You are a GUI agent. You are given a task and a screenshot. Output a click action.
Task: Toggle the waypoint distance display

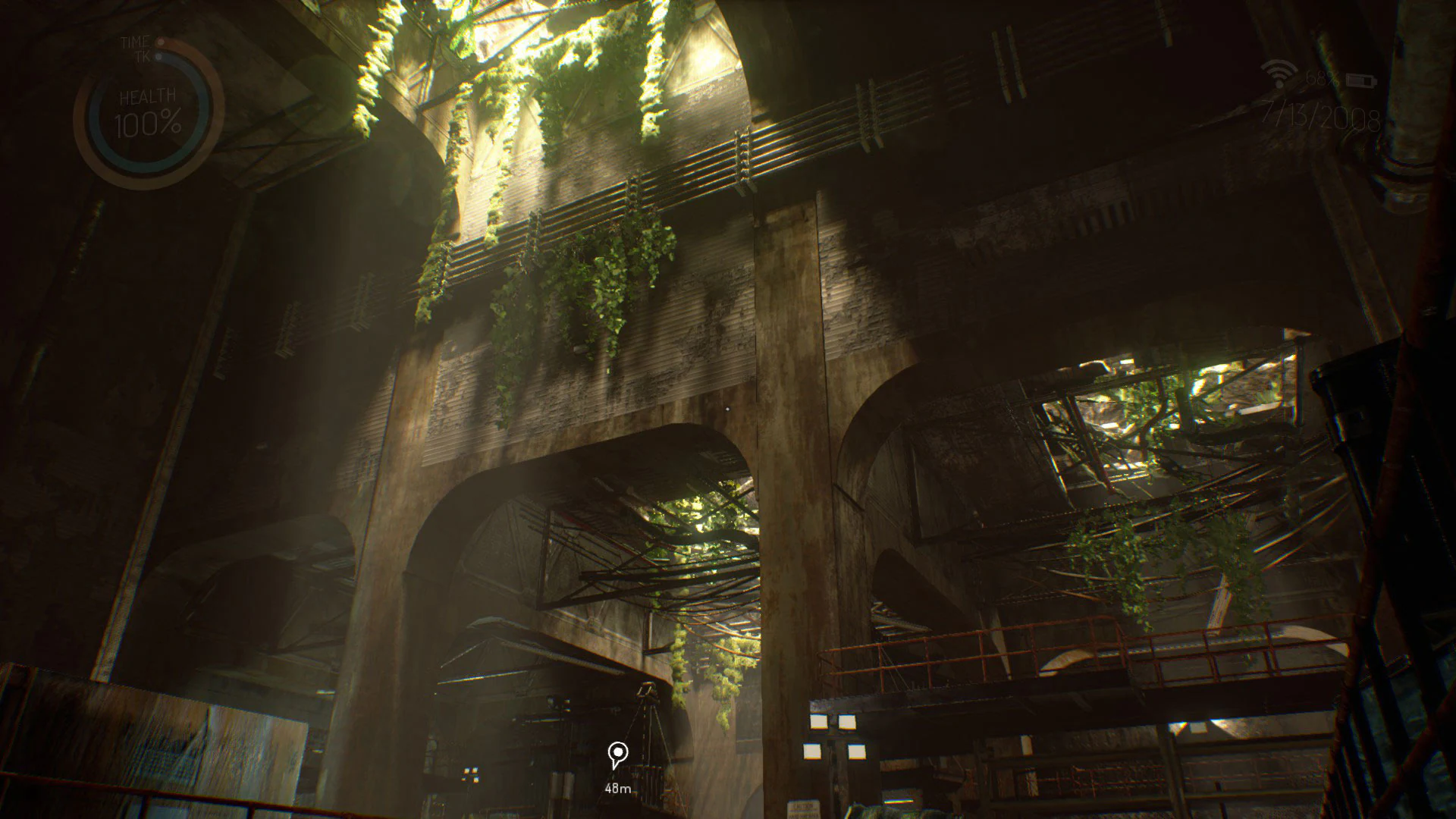[x=618, y=789]
